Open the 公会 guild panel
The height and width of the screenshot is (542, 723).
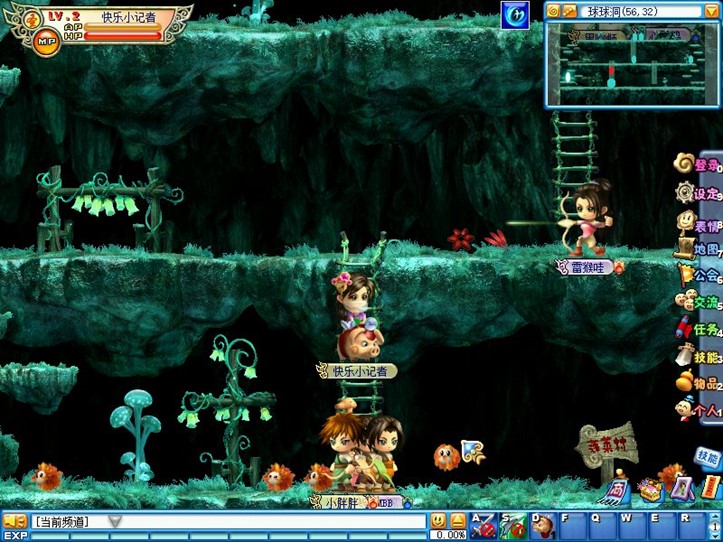pos(696,275)
